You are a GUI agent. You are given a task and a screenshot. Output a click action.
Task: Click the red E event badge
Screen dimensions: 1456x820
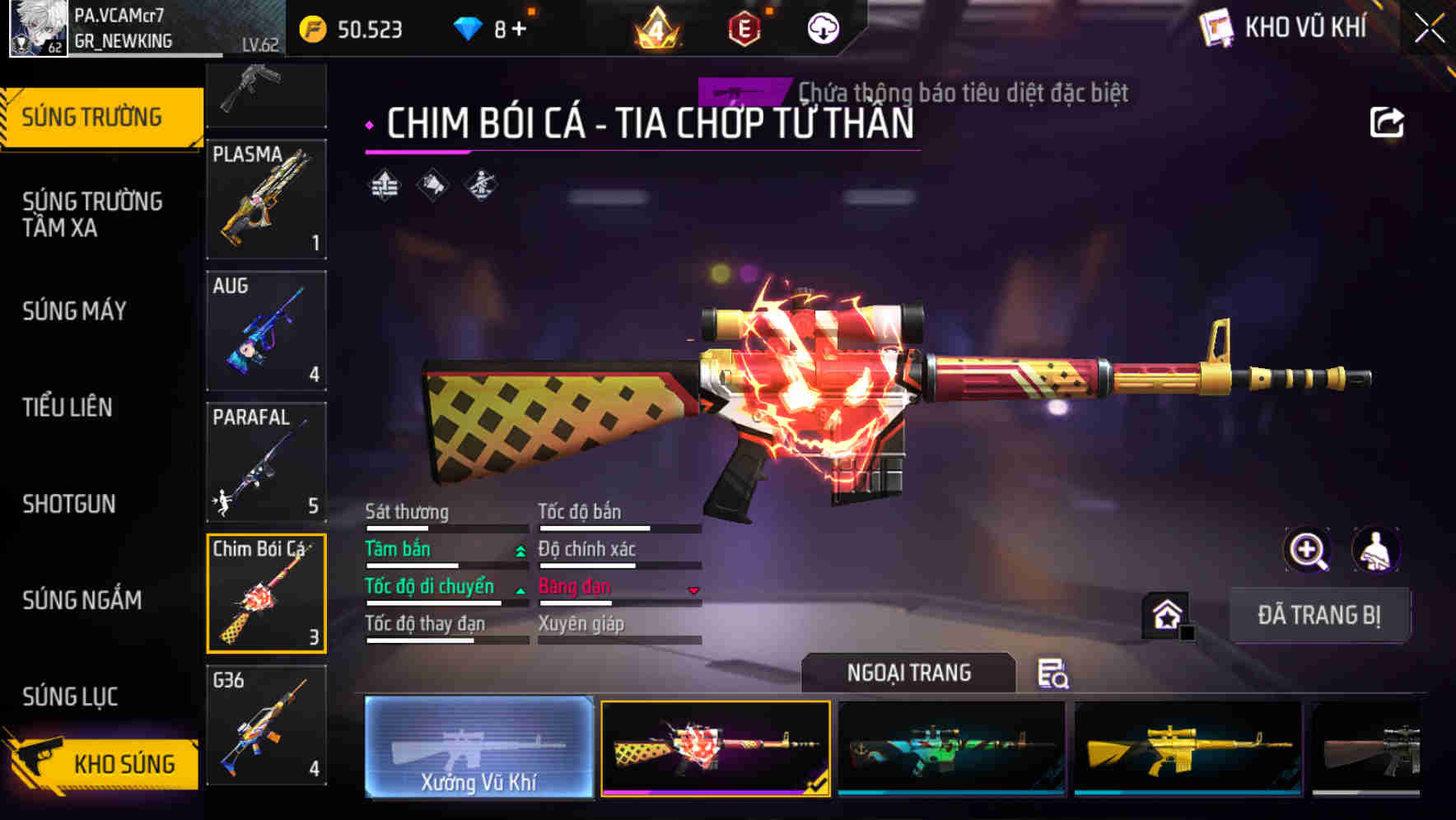pyautogui.click(x=742, y=27)
